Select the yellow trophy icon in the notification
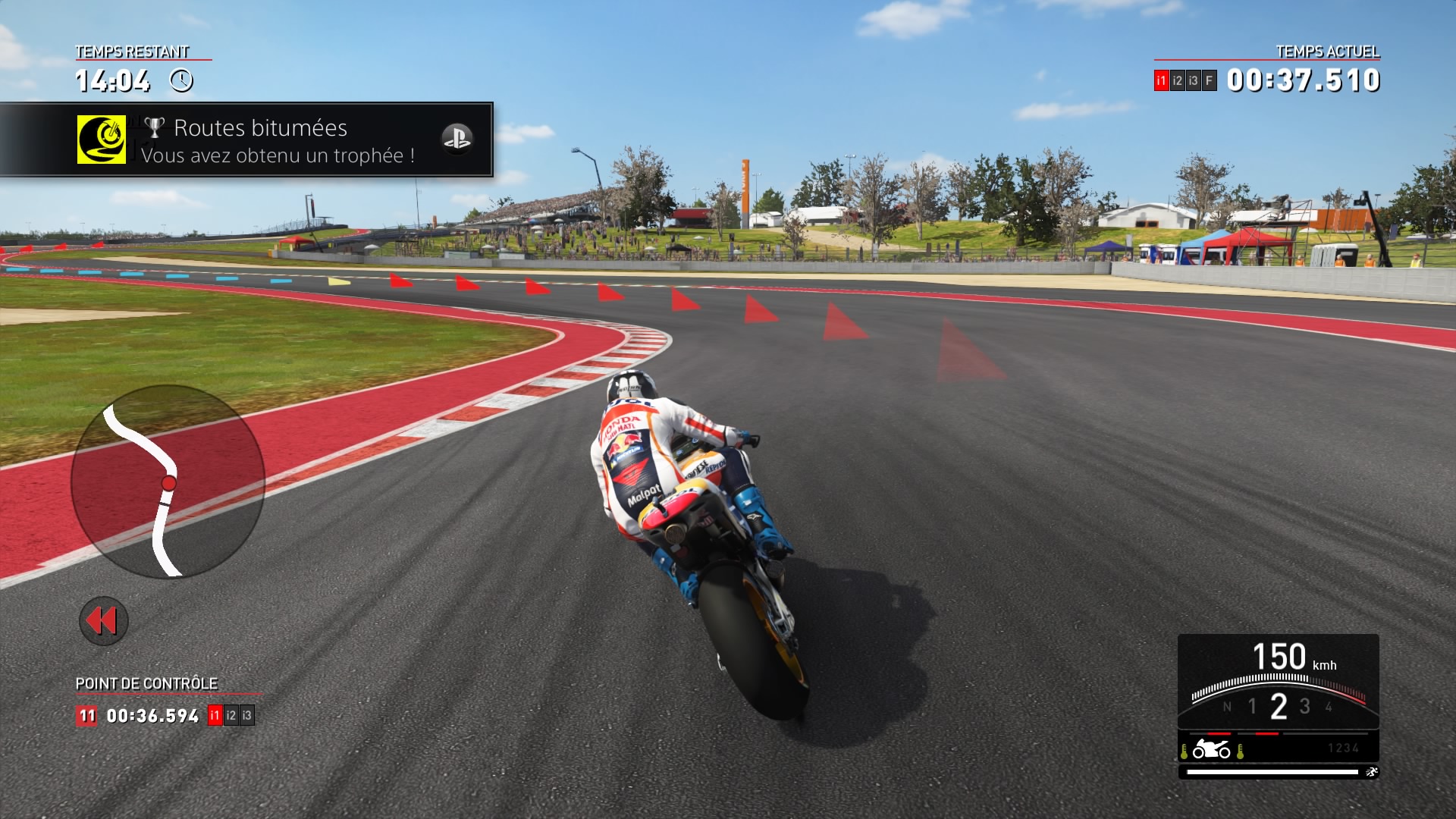Screen dimensions: 1456x819 [x=102, y=140]
